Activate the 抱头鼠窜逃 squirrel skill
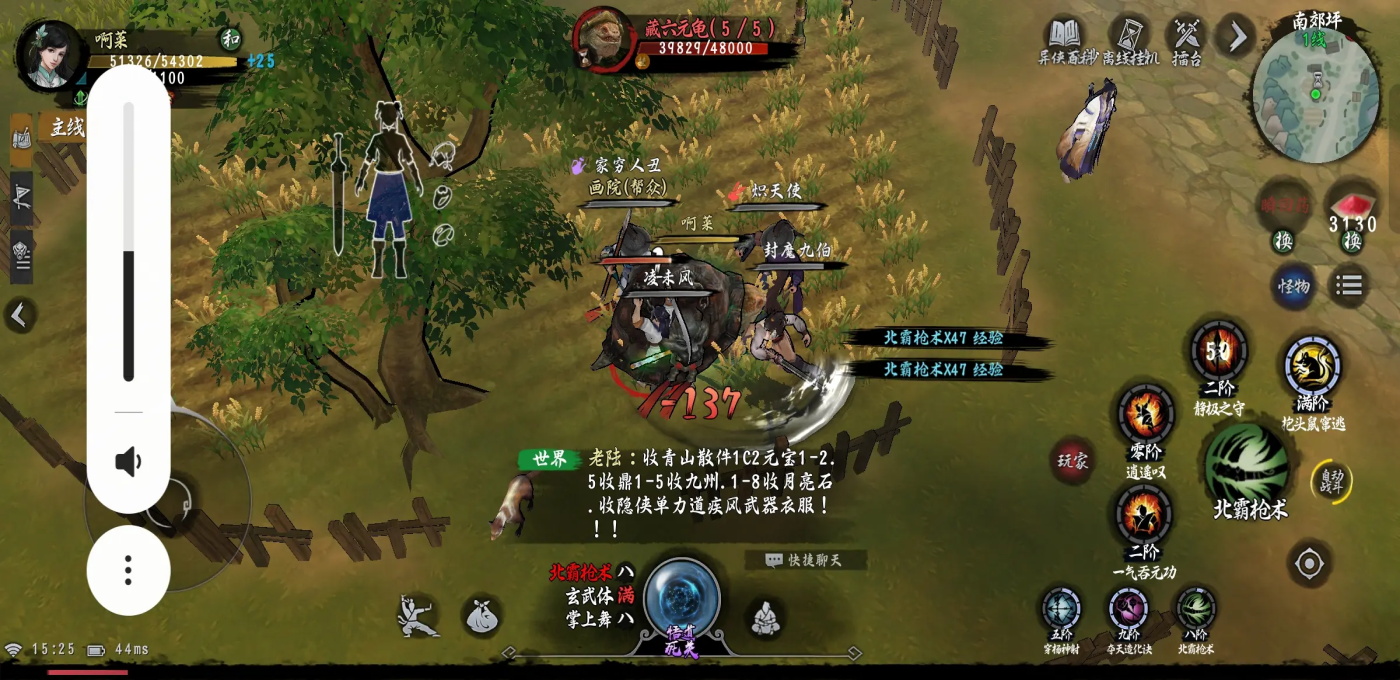The height and width of the screenshot is (680, 1400). click(x=1312, y=367)
